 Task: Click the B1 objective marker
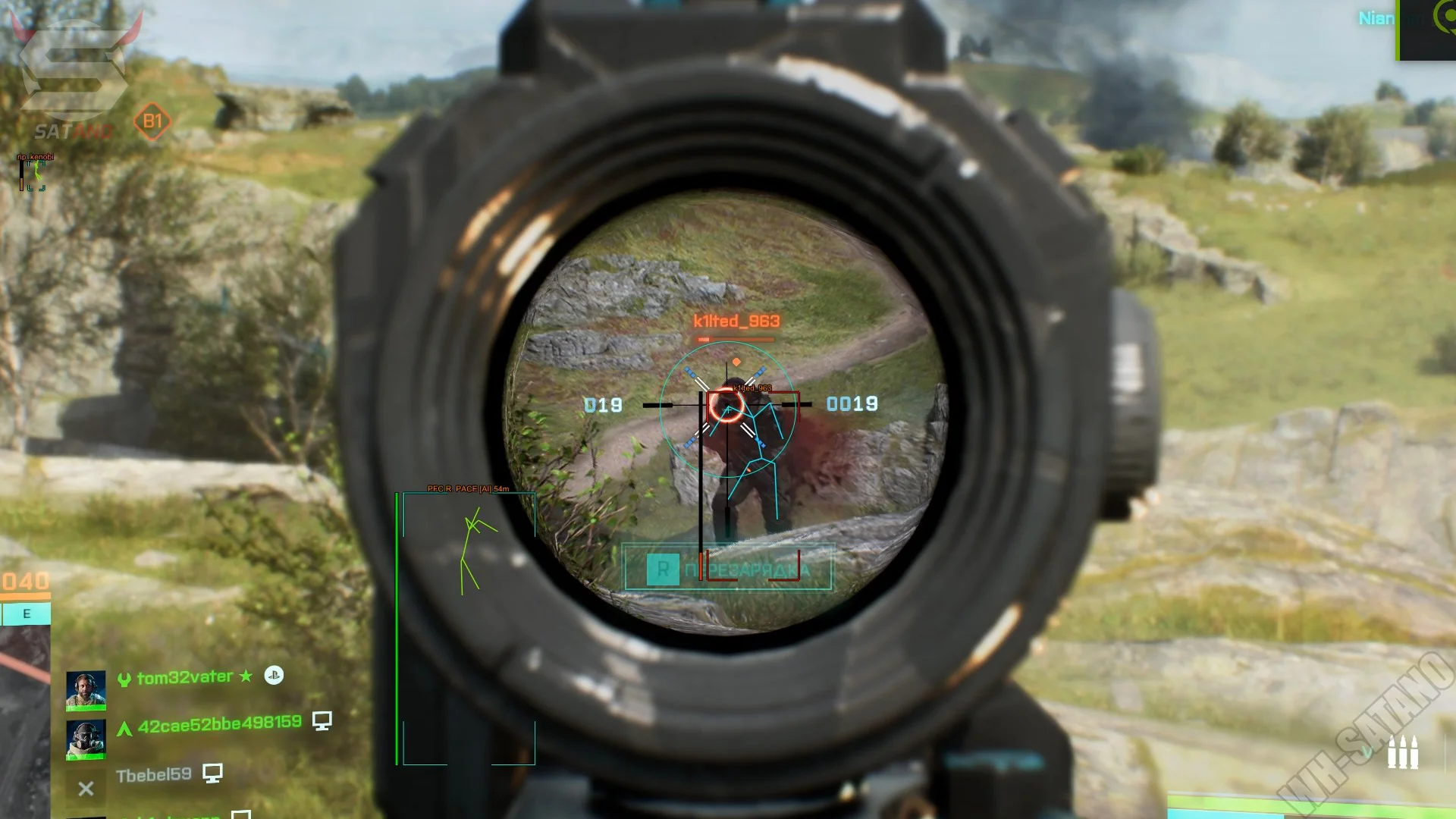click(152, 121)
